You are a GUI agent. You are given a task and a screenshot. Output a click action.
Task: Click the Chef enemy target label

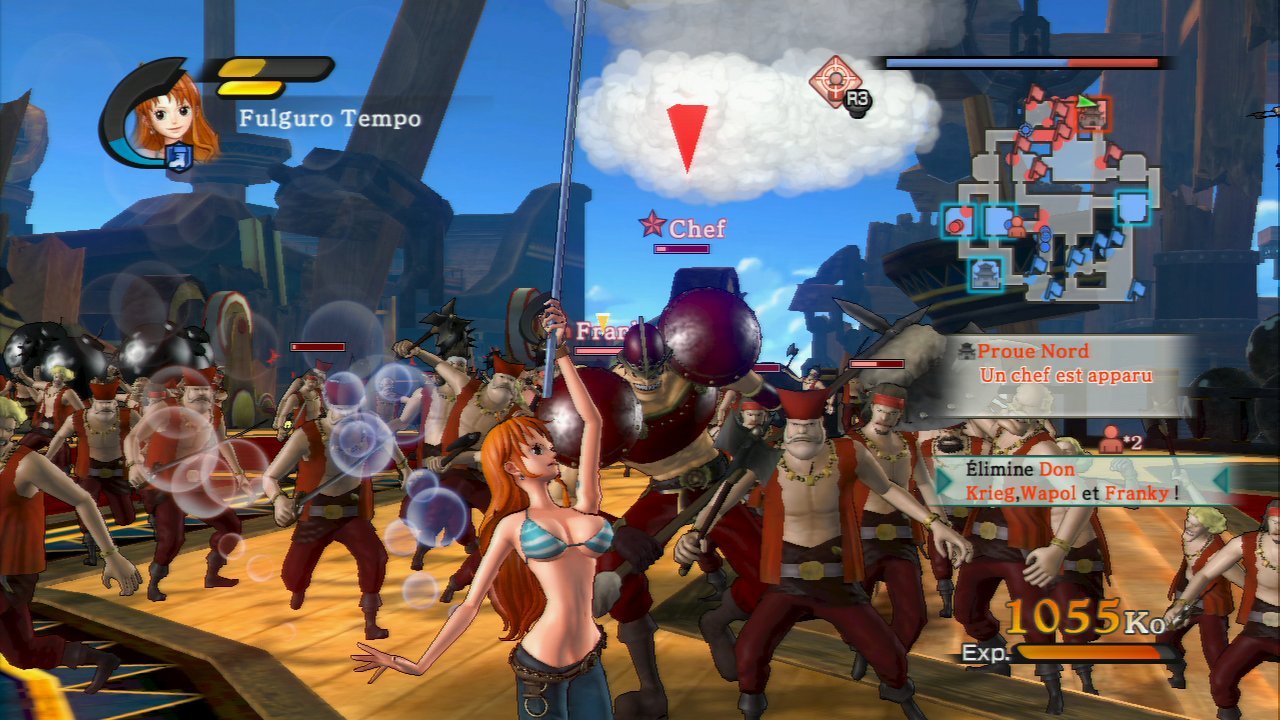pos(685,228)
